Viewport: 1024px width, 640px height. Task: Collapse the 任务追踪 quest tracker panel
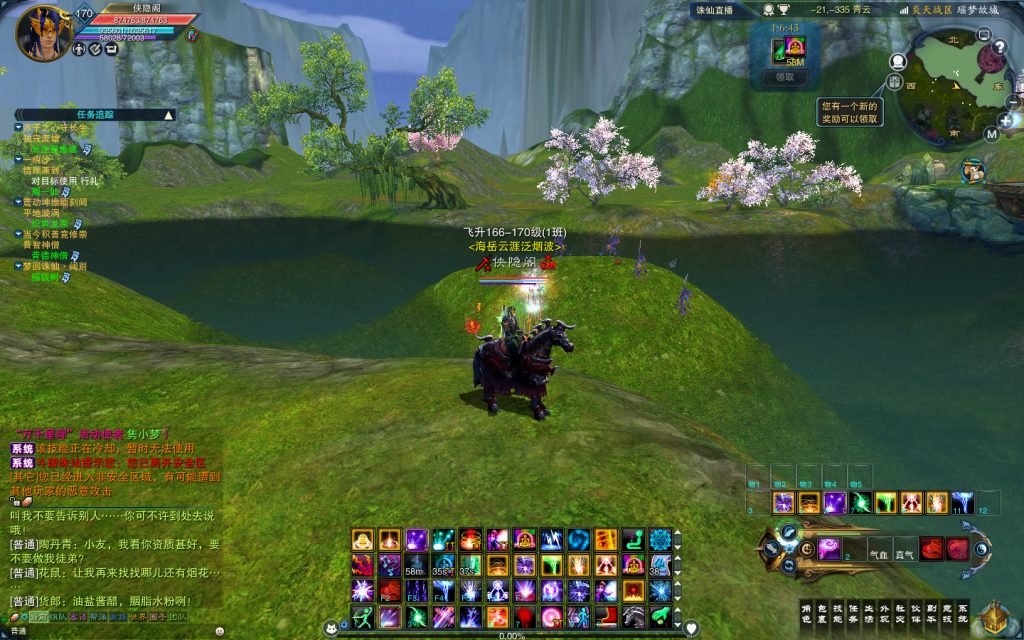(168, 115)
